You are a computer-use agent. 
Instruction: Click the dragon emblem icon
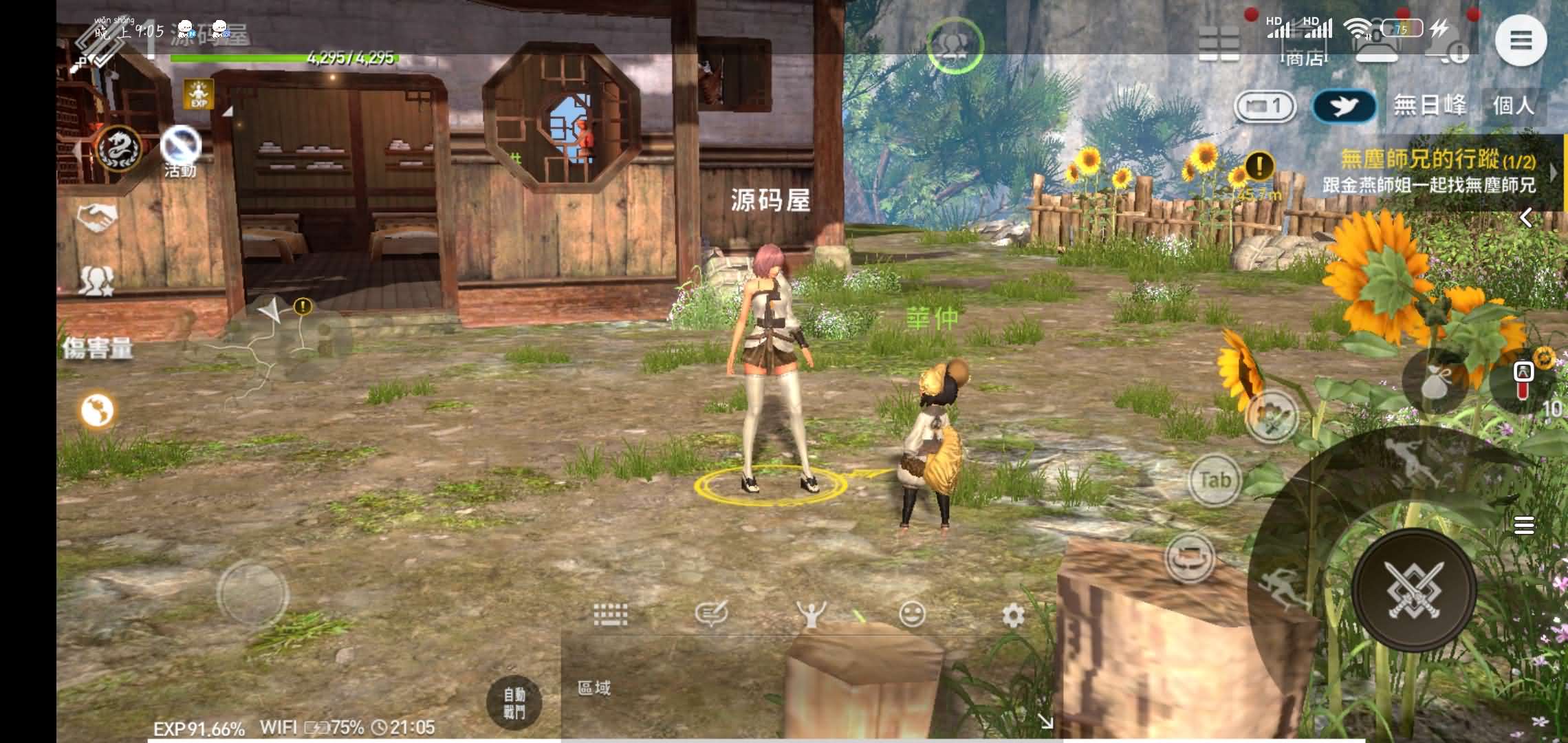pyautogui.click(x=119, y=149)
